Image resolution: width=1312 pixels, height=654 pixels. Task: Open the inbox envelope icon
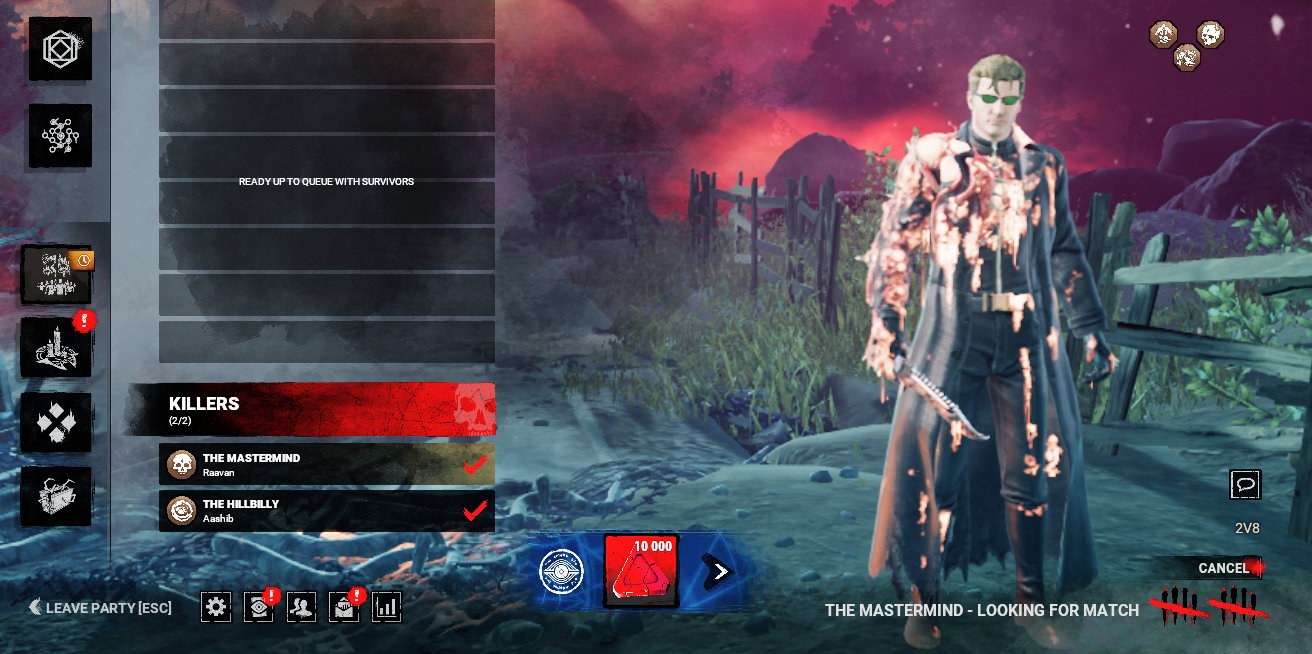(x=344, y=606)
